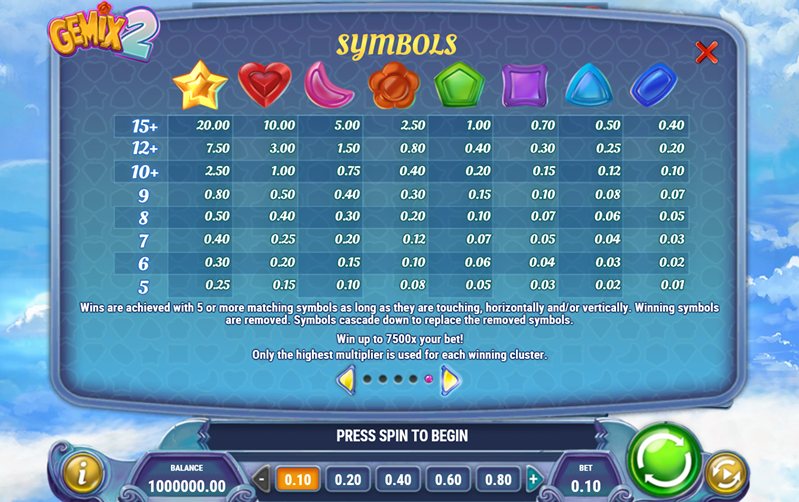799x502 pixels.
Task: Go to the previous paytable page
Action: coord(346,379)
